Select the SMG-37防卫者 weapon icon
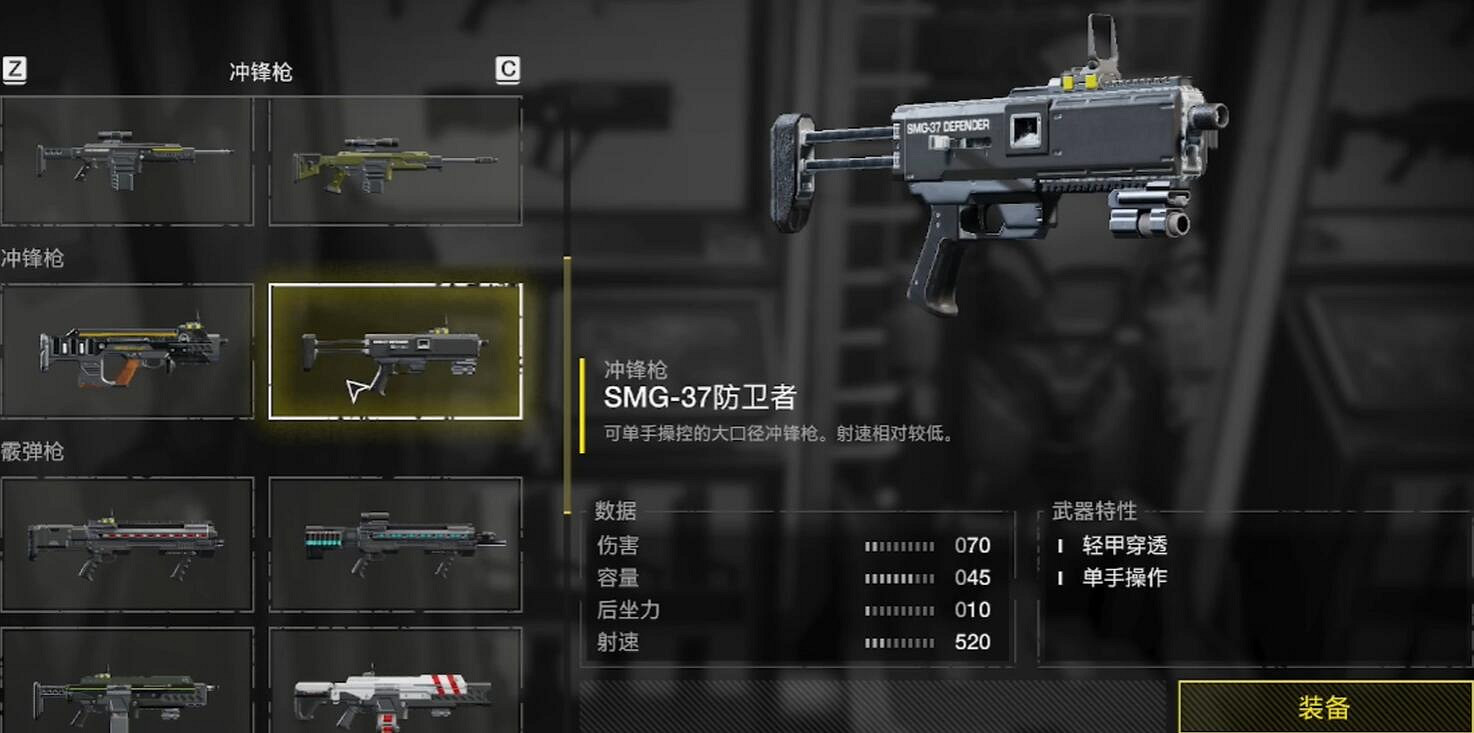1474x733 pixels. pos(396,352)
